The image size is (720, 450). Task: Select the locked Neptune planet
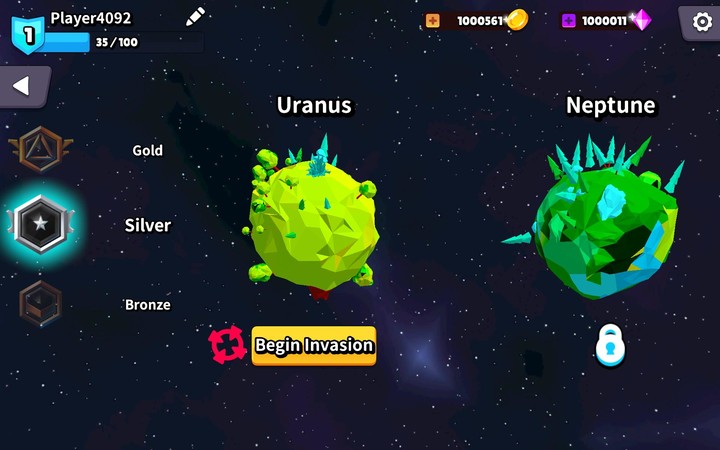[x=606, y=220]
